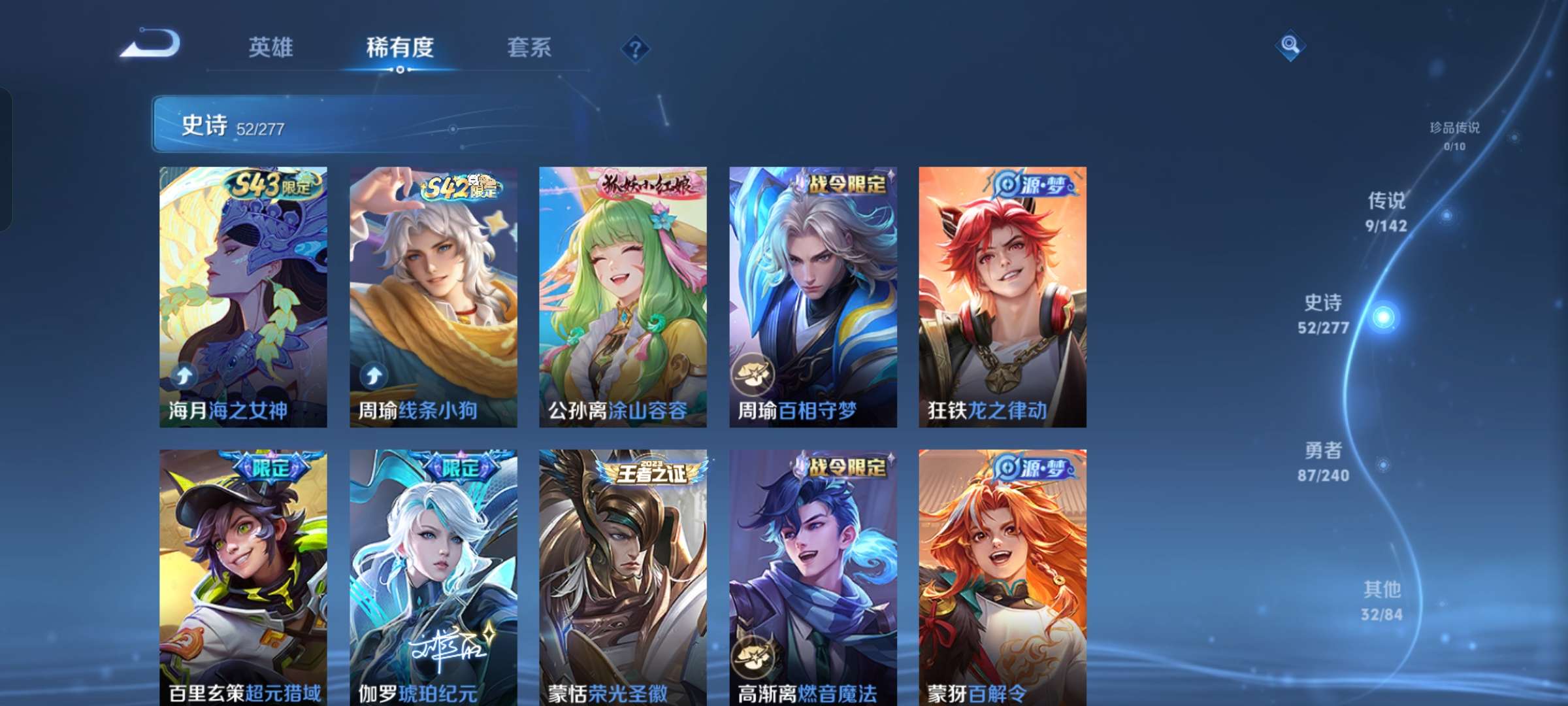1568x706 pixels.
Task: Click the question mark help icon
Action: (636, 48)
